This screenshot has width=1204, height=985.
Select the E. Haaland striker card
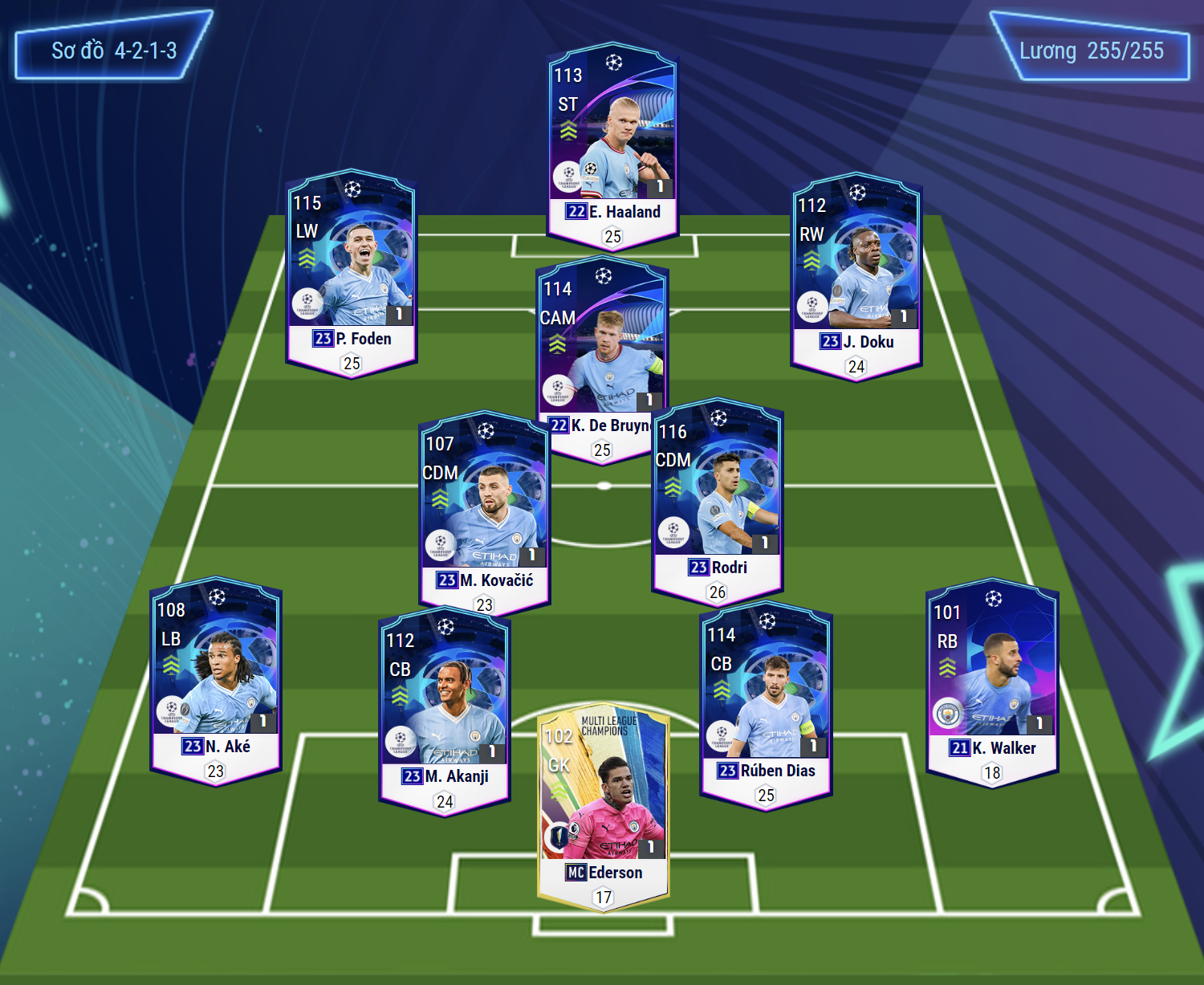(612, 144)
